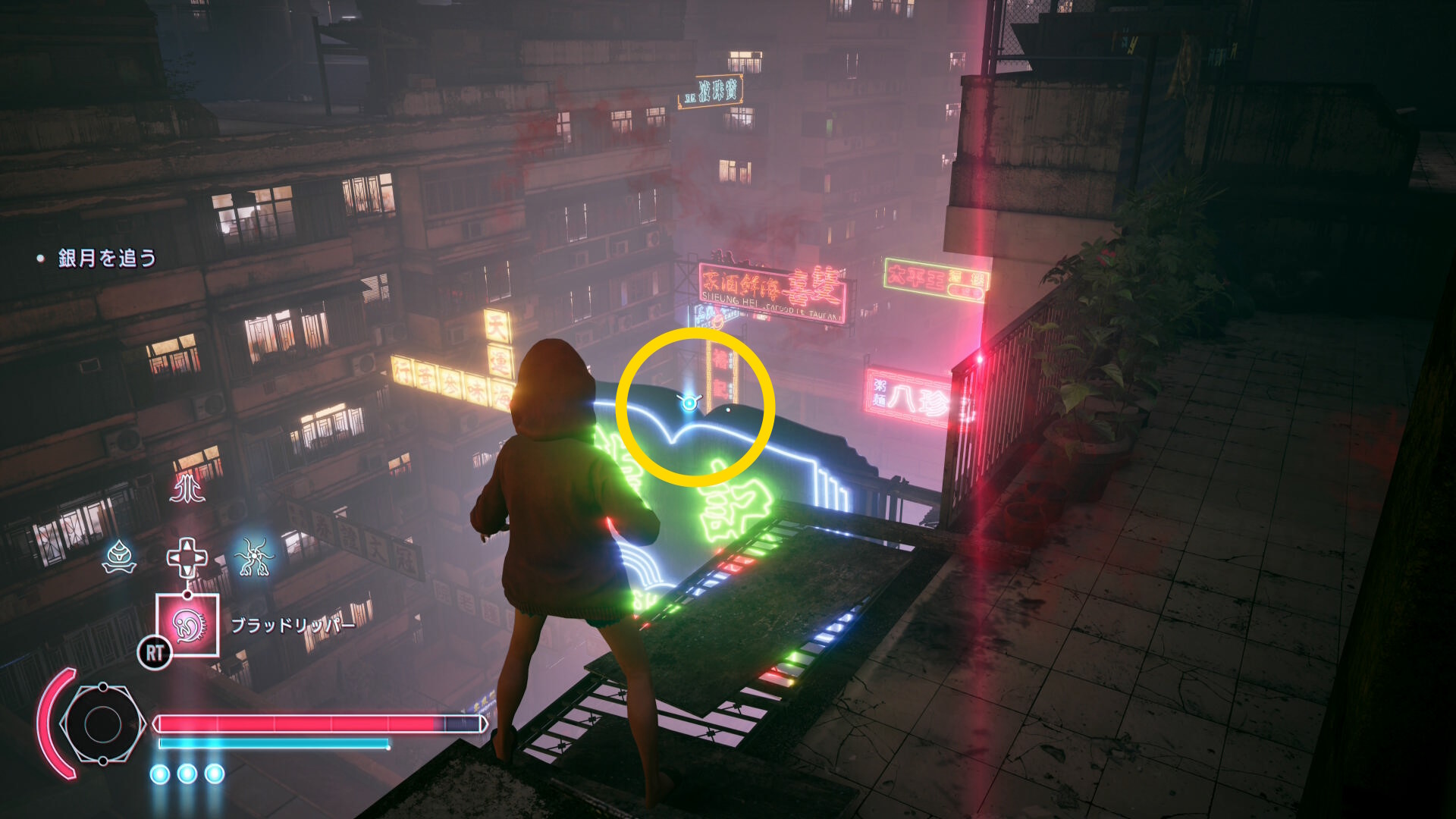This screenshot has width=1456, height=819.
Task: Activate the ブラッドリッパー ability icon
Action: pos(187,625)
